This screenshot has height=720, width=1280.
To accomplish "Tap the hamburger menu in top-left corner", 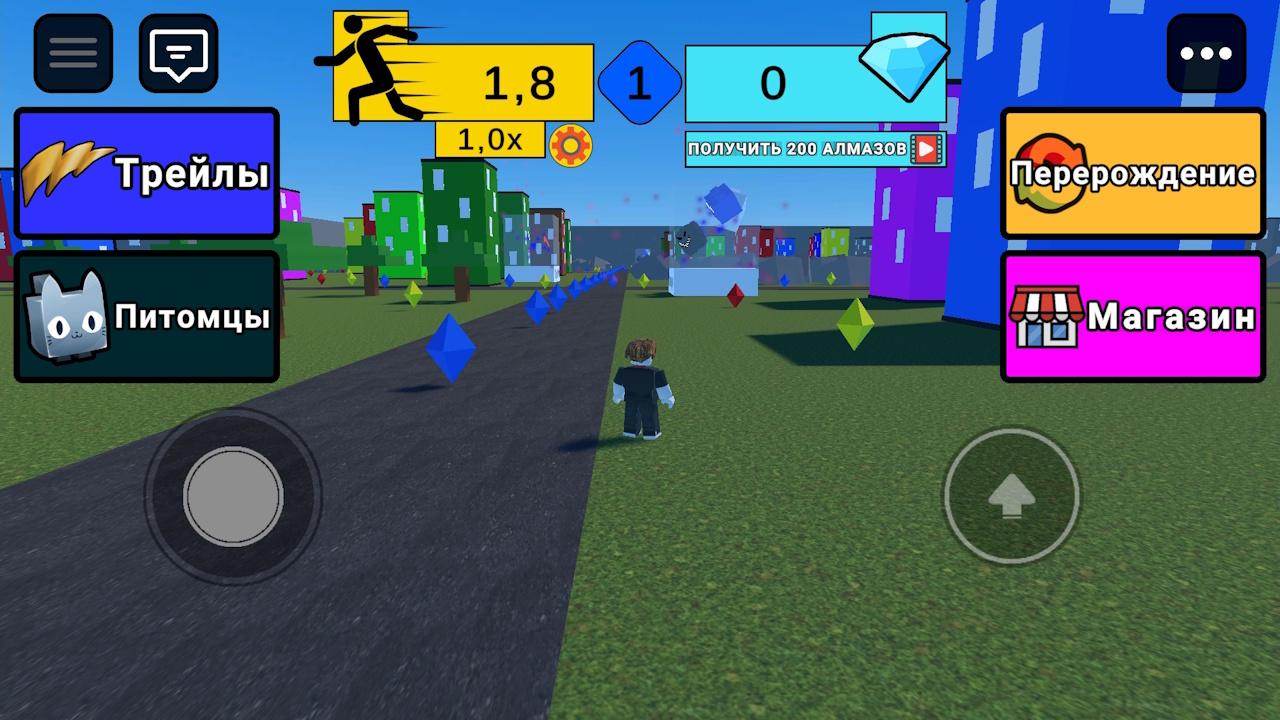I will 72,52.
